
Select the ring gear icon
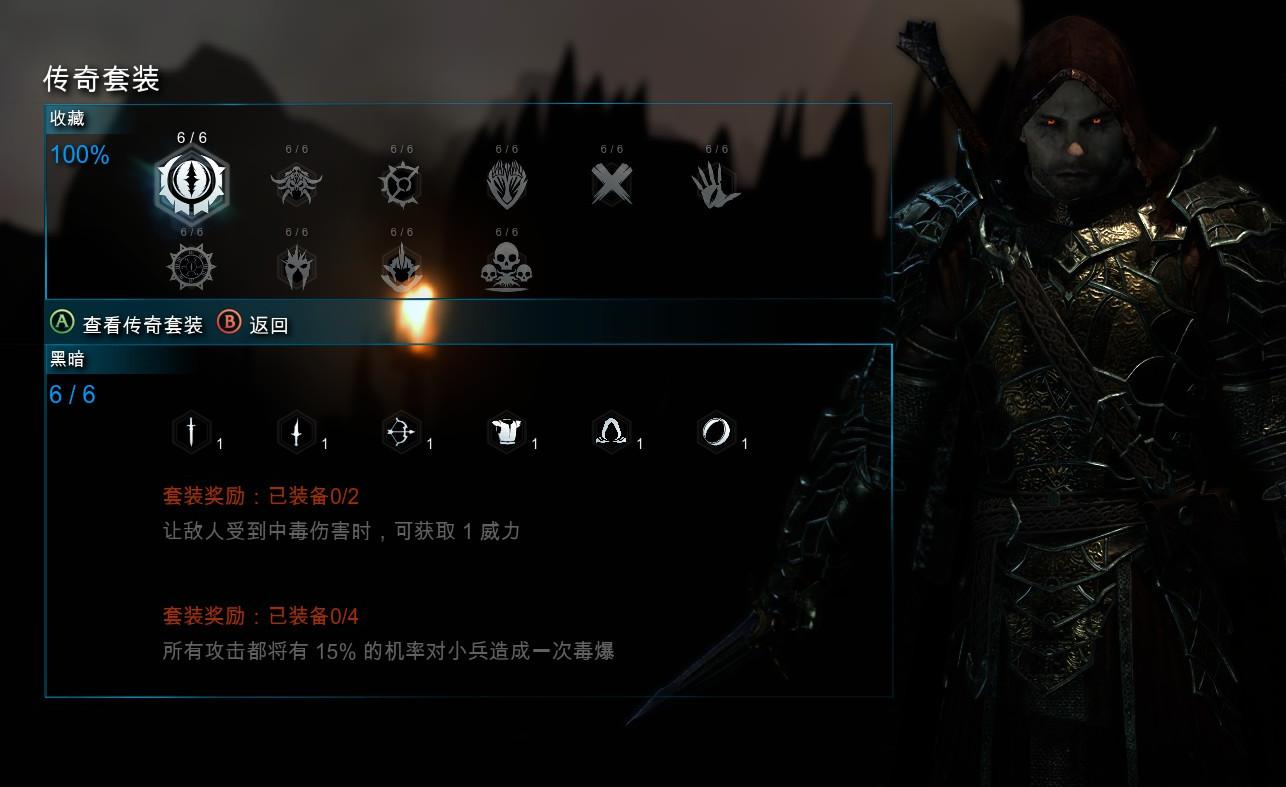click(717, 430)
